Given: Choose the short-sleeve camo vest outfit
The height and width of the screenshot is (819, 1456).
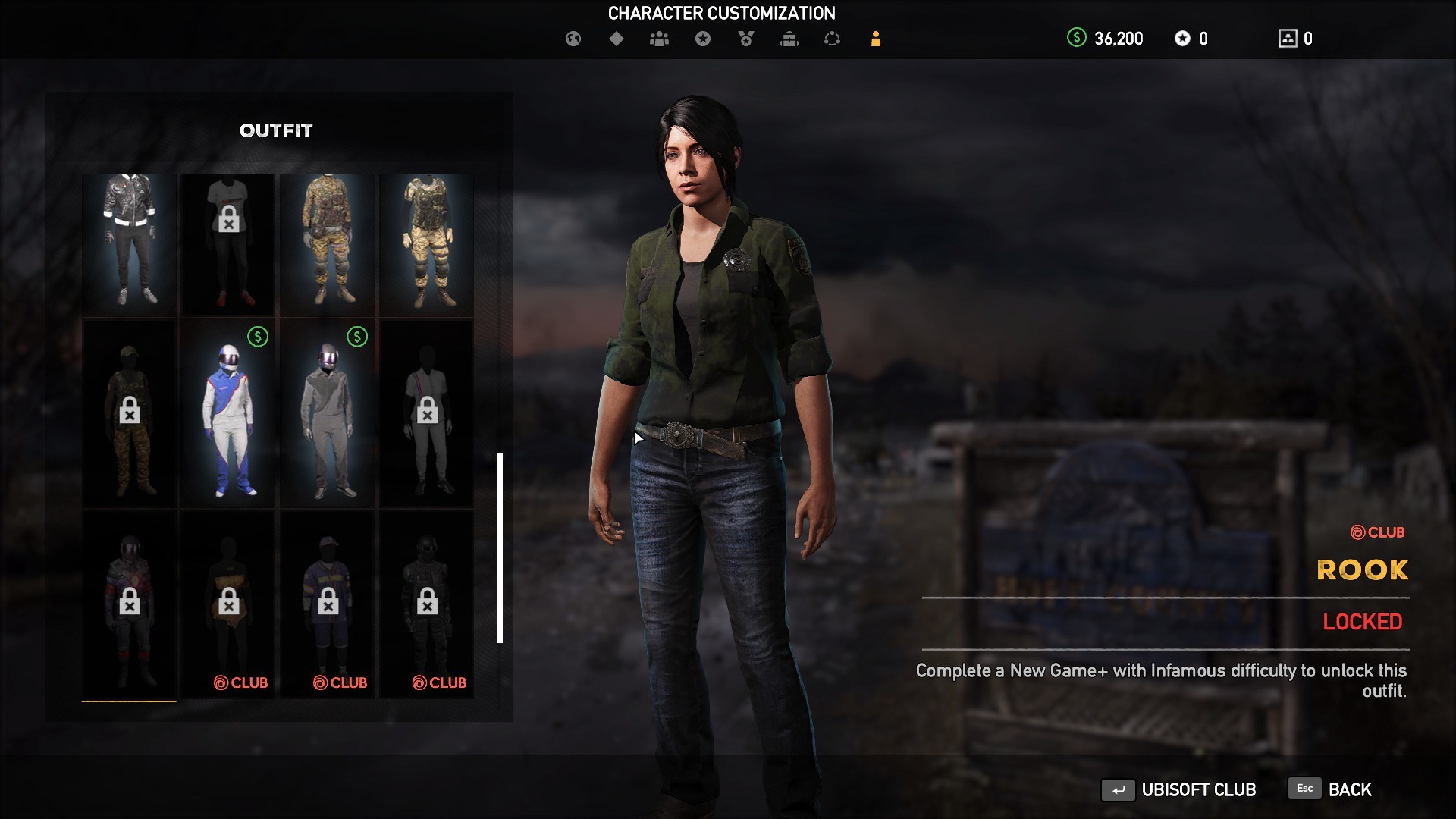Looking at the screenshot, I should click(427, 243).
